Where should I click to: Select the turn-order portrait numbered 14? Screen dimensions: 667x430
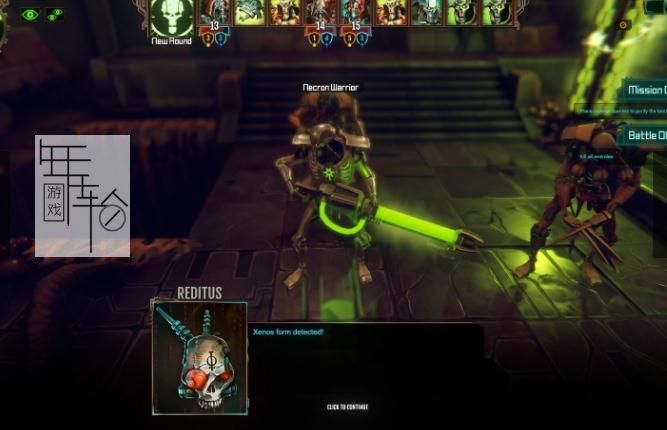[320, 14]
